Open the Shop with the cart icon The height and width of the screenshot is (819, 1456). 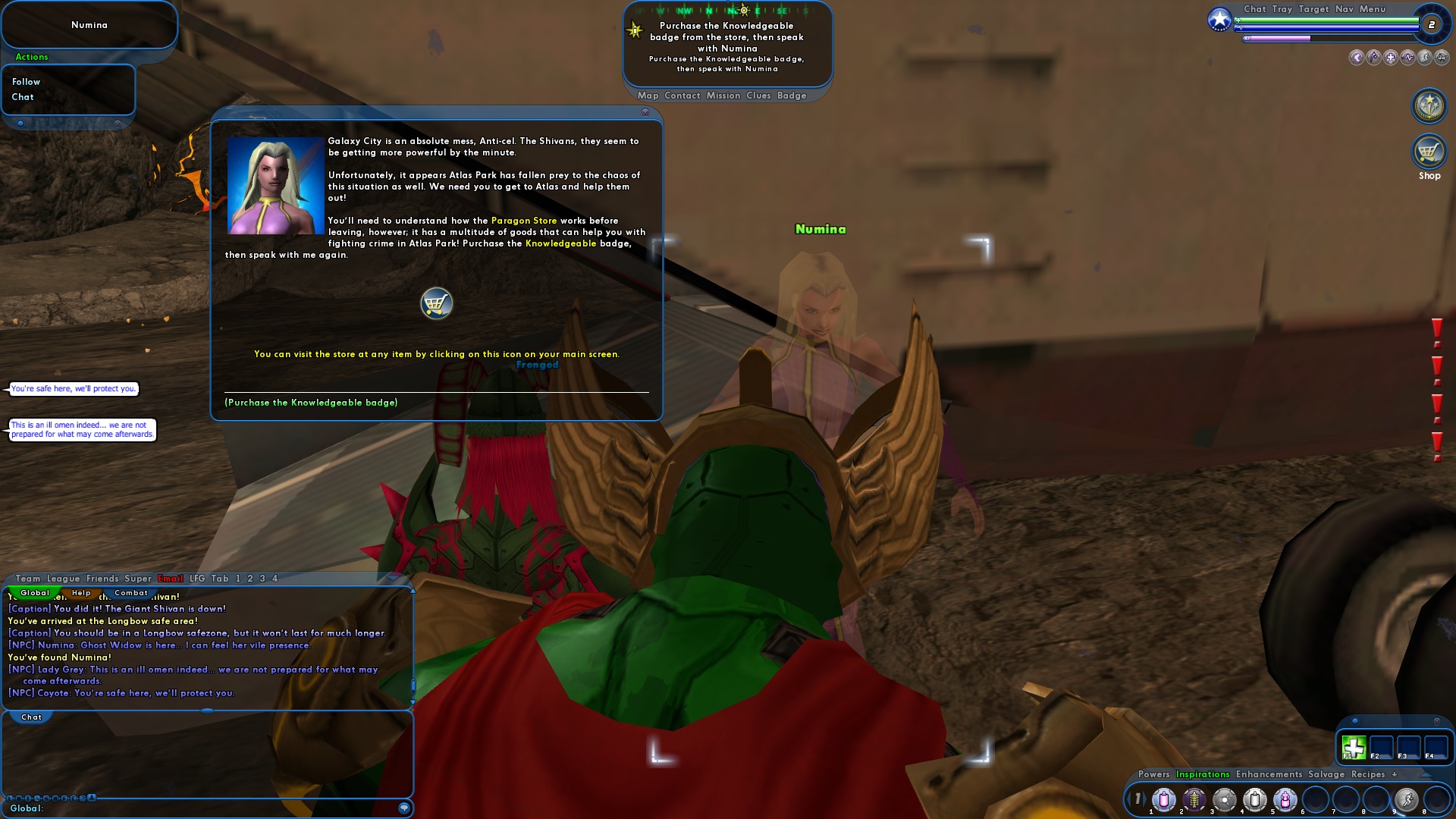pos(1428,152)
